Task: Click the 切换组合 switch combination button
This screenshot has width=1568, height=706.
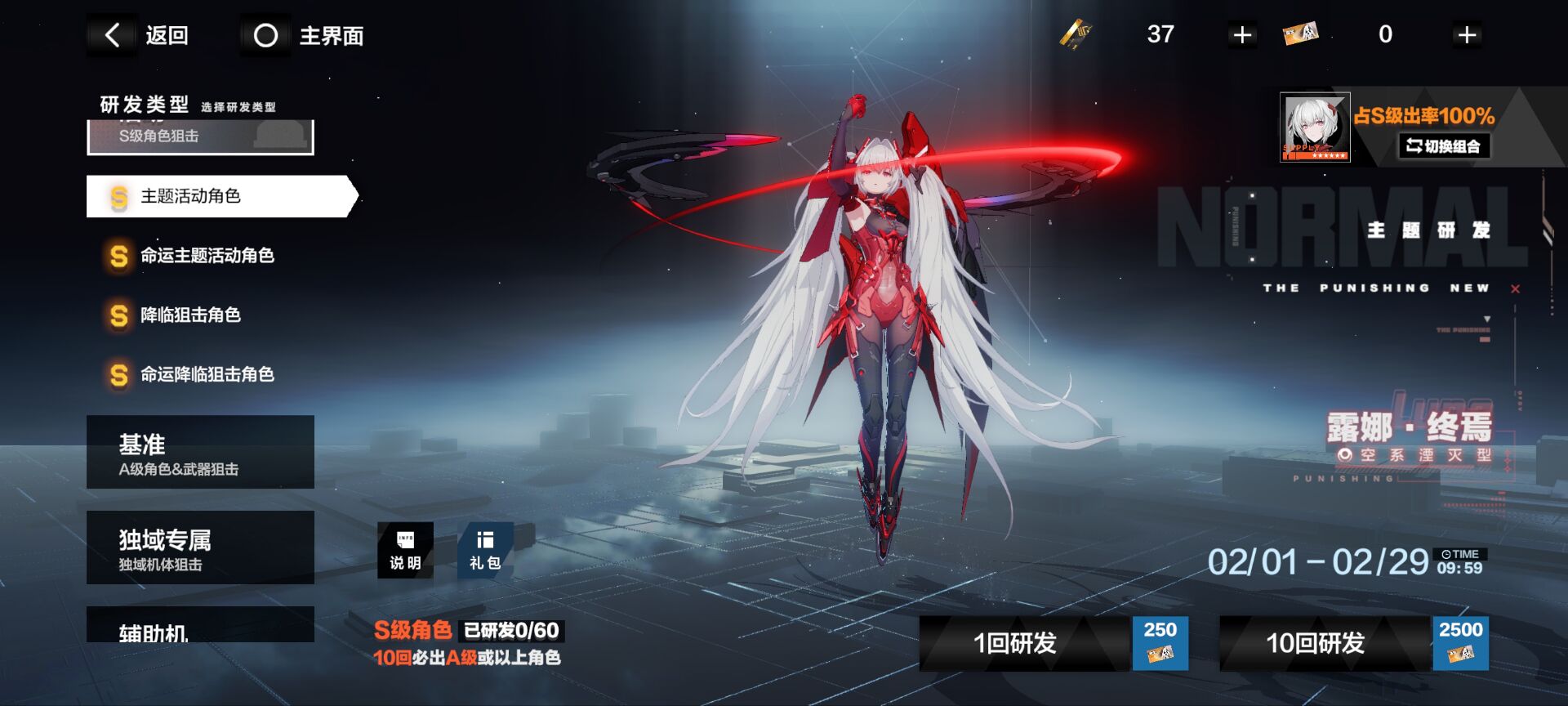Action: (1444, 146)
